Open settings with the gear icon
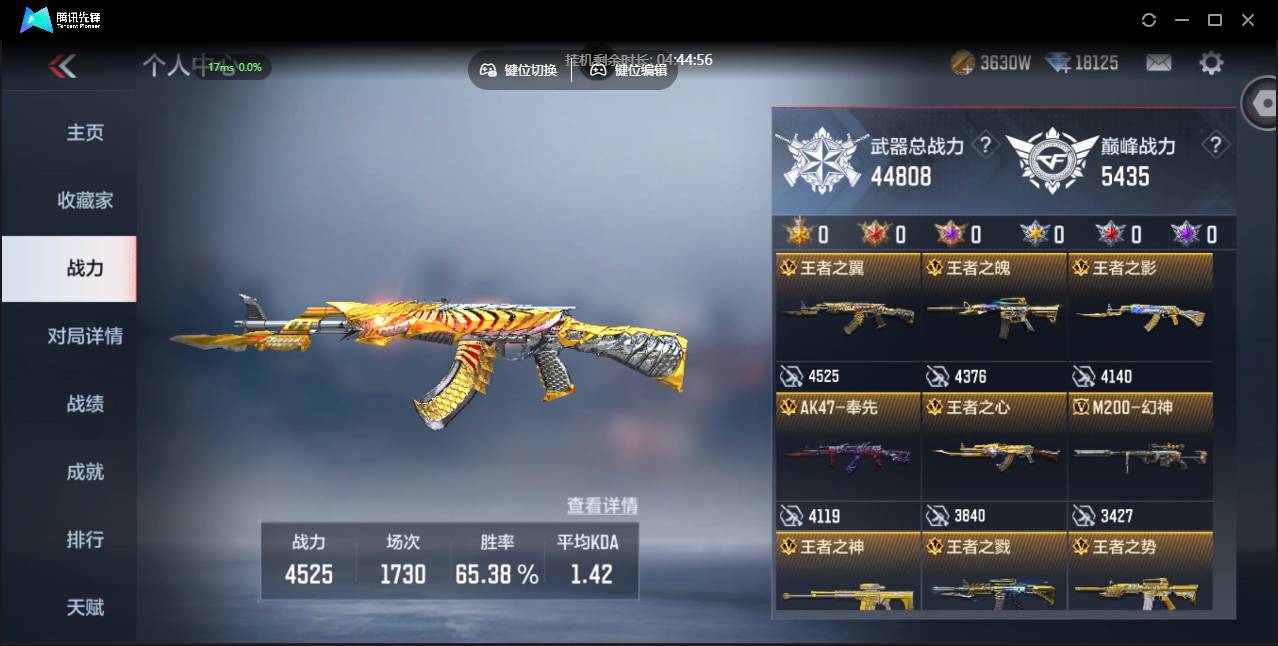The height and width of the screenshot is (646, 1278). pos(1211,63)
